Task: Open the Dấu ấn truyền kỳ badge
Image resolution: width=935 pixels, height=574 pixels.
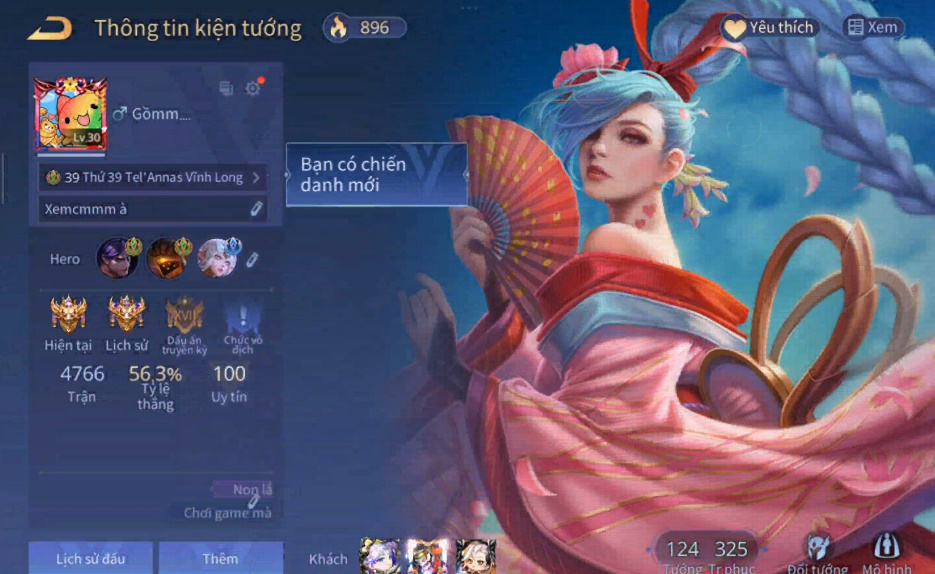Action: pyautogui.click(x=185, y=315)
